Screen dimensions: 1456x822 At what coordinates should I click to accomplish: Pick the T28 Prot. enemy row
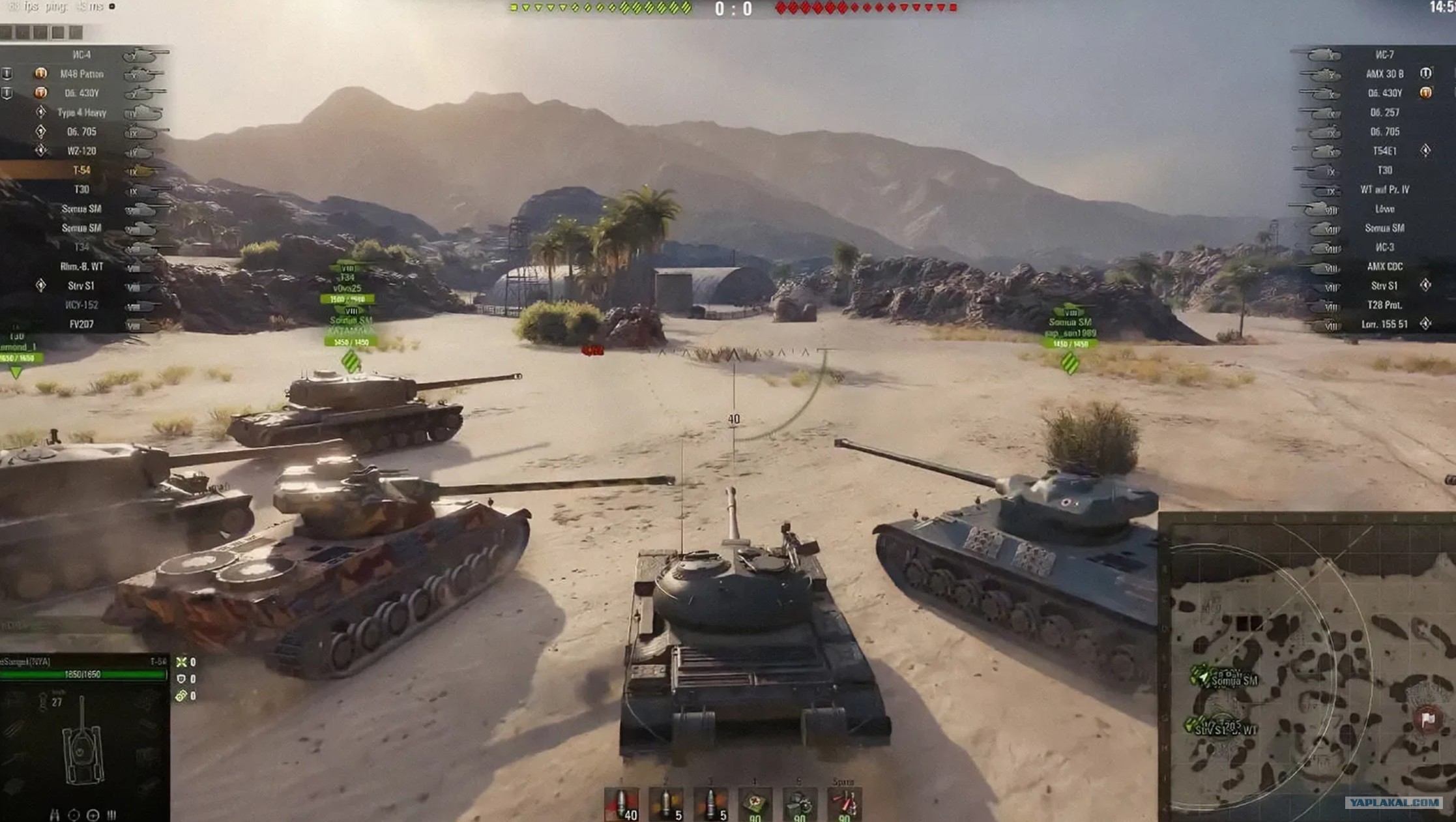point(1384,305)
